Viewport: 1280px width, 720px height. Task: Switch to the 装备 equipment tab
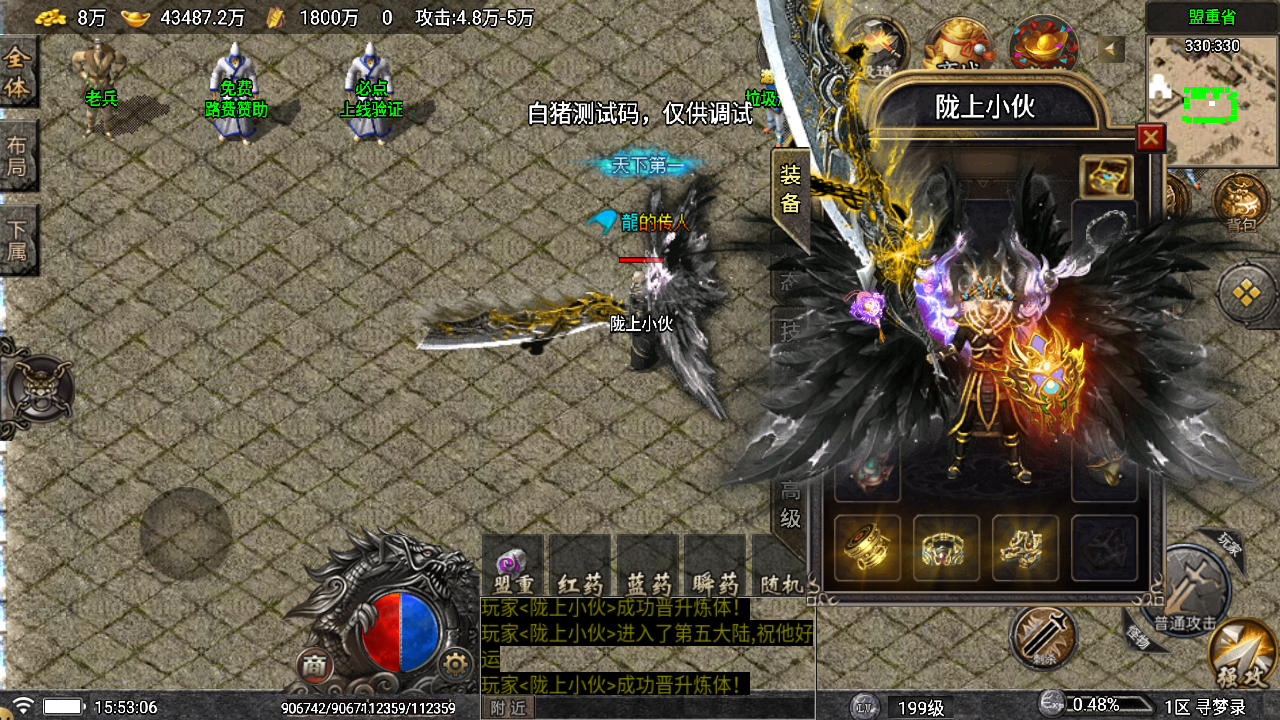tap(790, 190)
